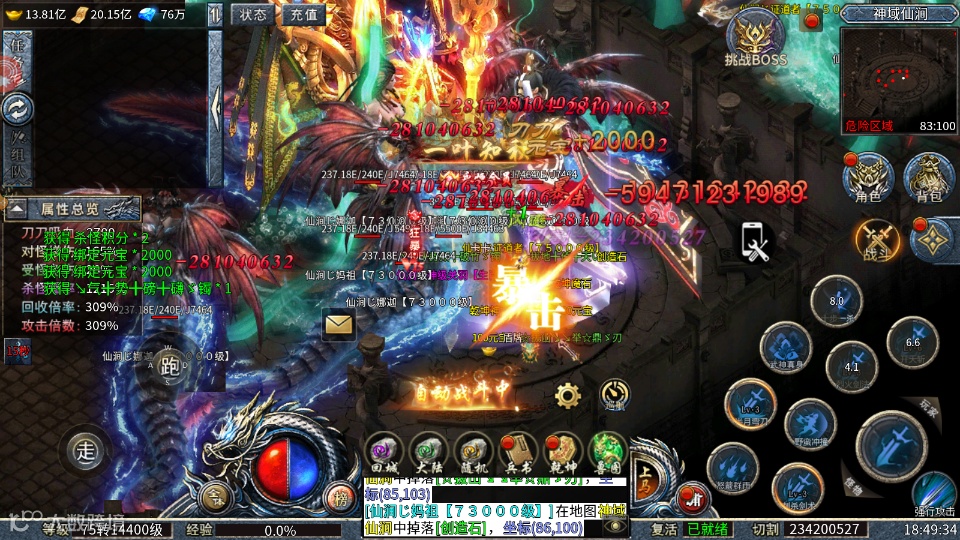
Task: Activate the 强行攻击 forced attack button
Action: pyautogui.click(x=934, y=492)
